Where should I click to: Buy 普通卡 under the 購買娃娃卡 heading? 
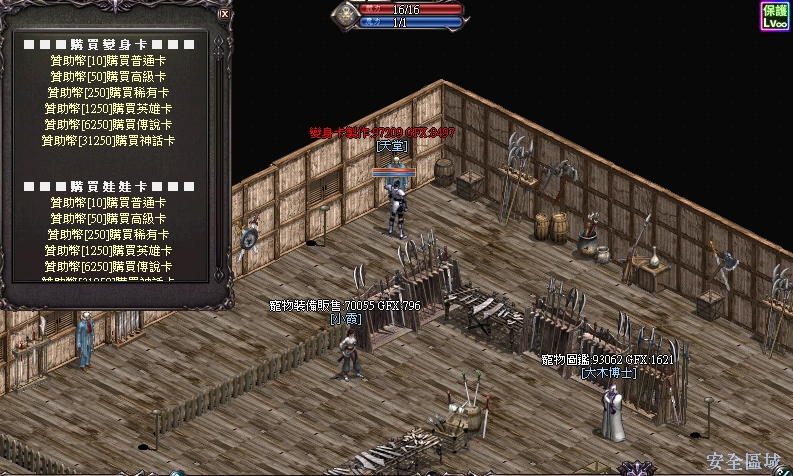tap(108, 203)
